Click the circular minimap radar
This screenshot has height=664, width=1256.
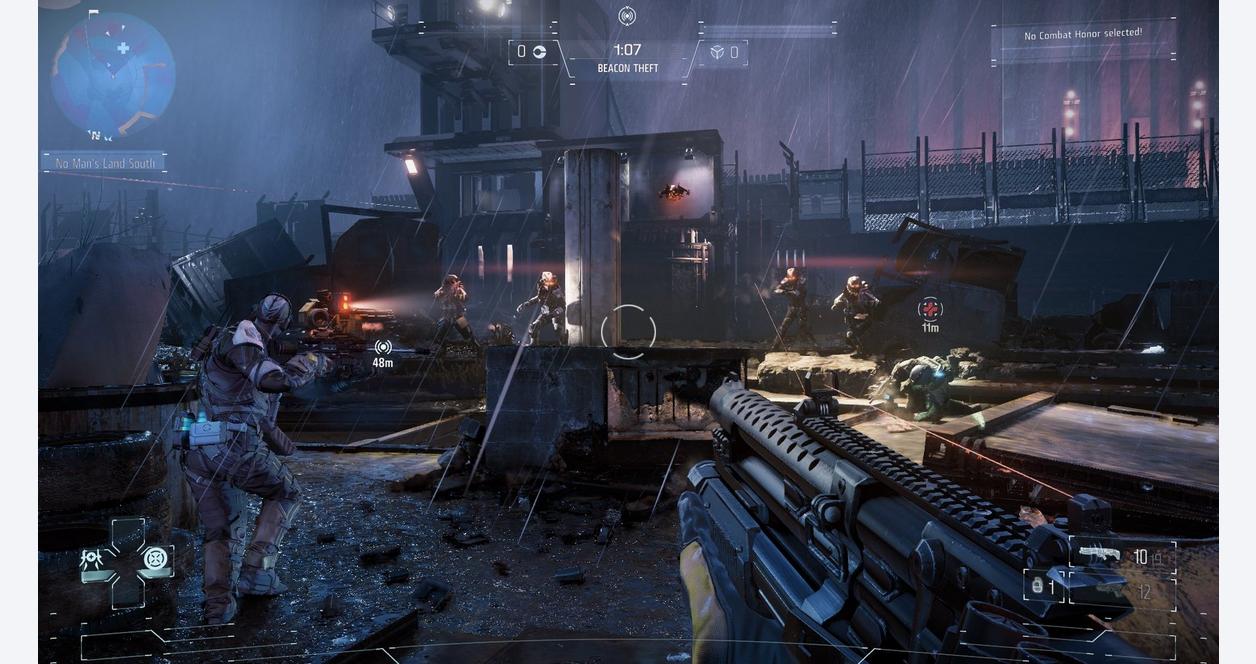[113, 74]
